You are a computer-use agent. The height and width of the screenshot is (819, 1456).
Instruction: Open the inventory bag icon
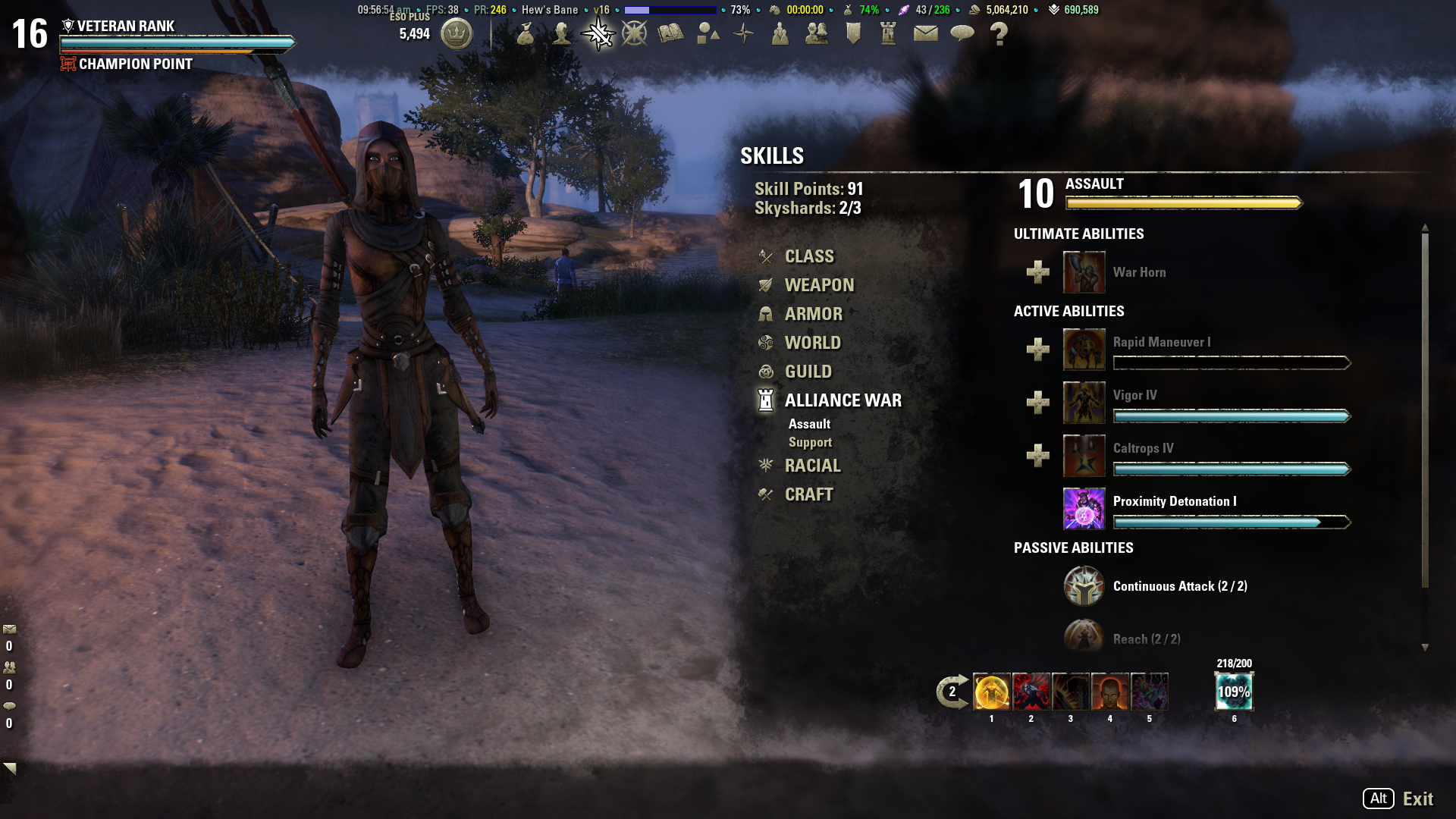tap(525, 33)
